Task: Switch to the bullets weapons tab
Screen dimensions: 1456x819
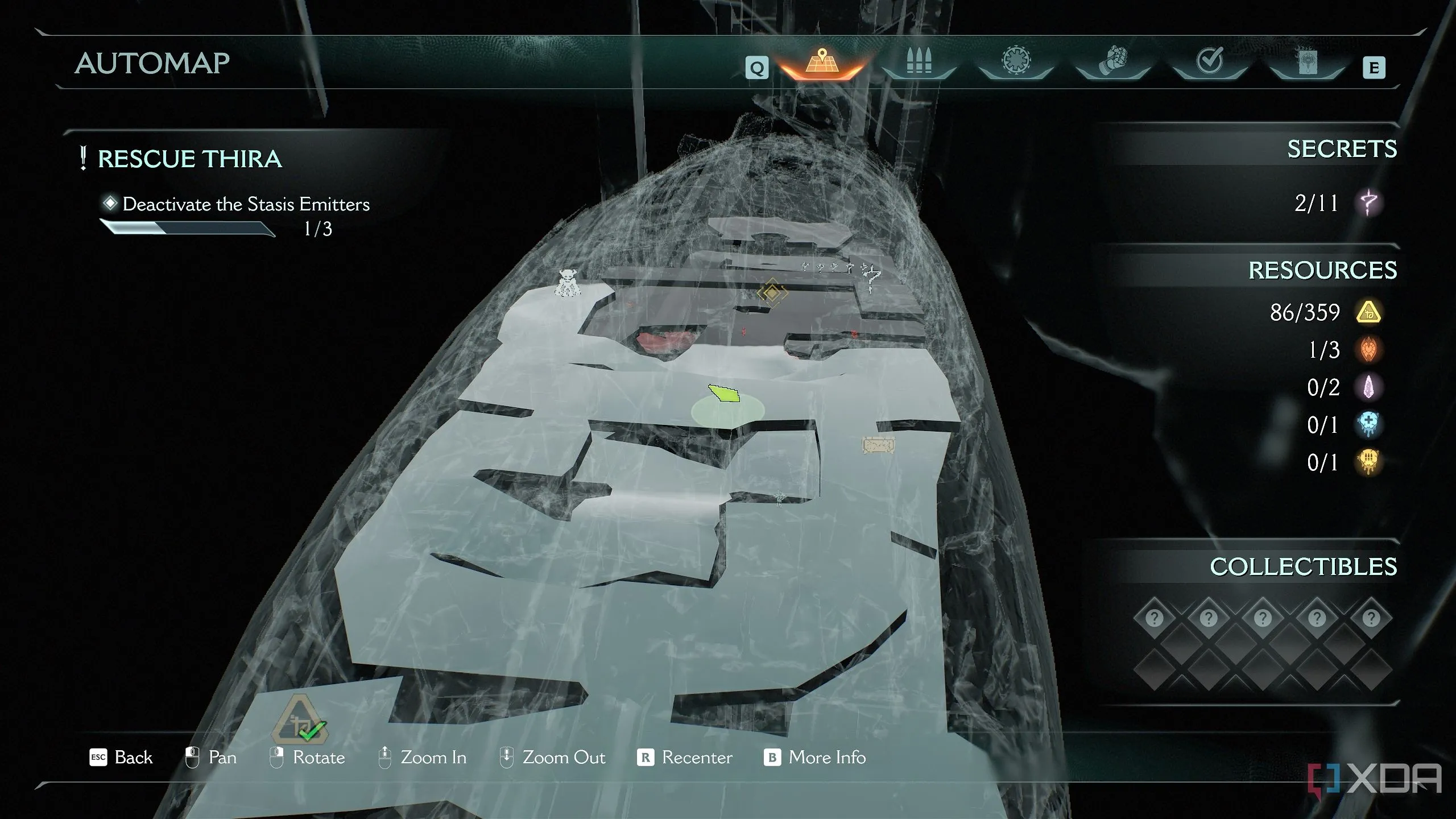Action: (x=918, y=64)
